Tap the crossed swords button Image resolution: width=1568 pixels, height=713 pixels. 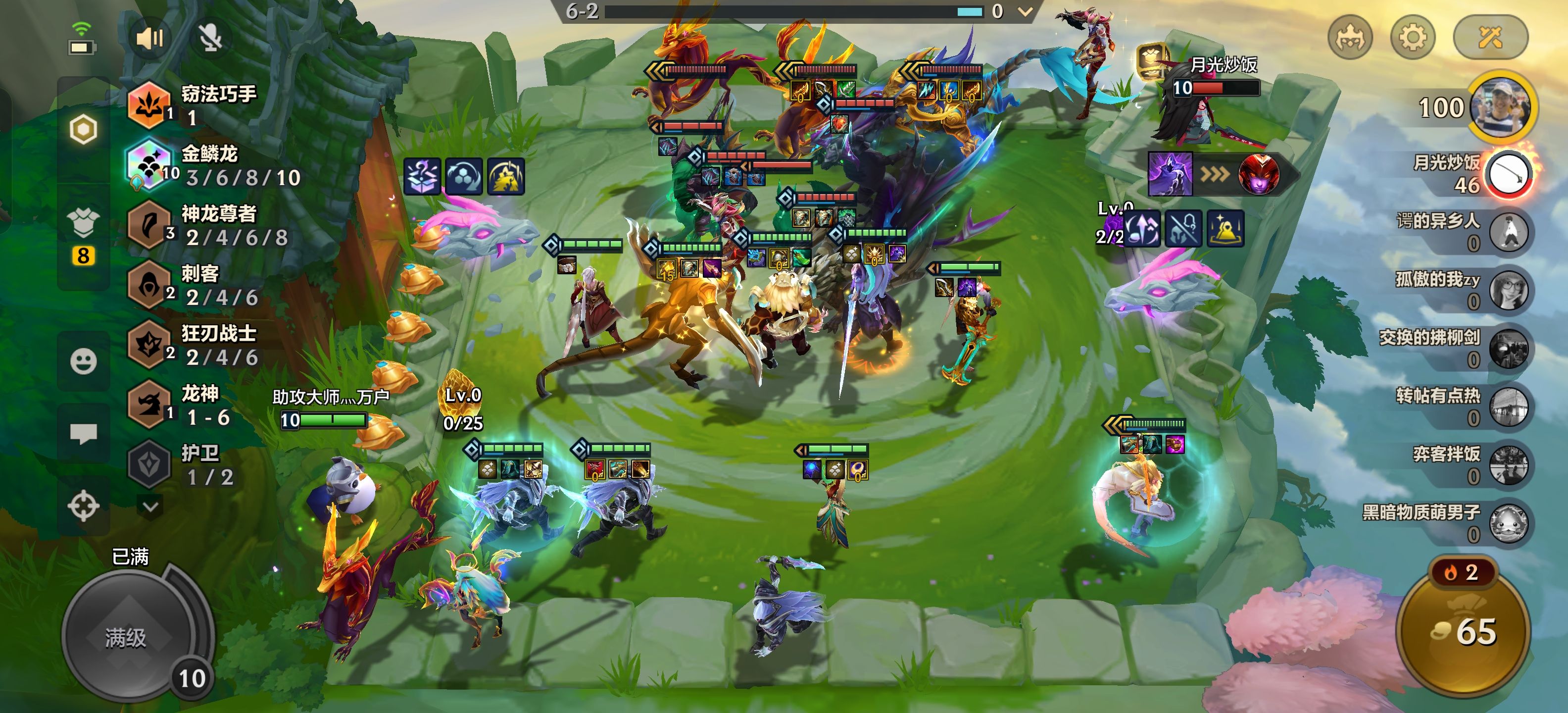pyautogui.click(x=1490, y=38)
